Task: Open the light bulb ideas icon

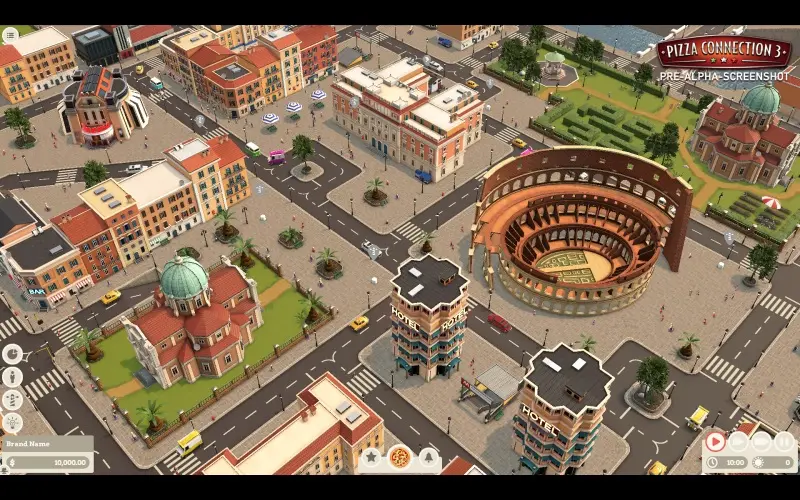Action: tap(13, 423)
